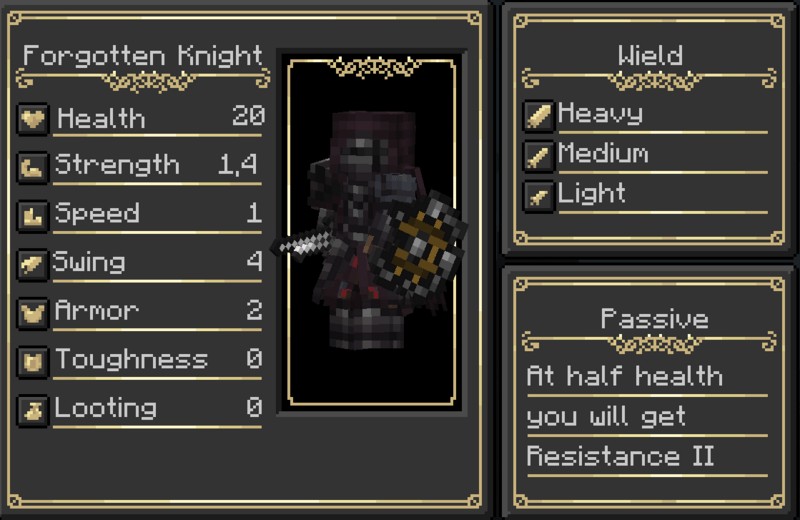Choose the Heavy wield entry
Viewport: 800px width, 520px height.
tap(600, 114)
